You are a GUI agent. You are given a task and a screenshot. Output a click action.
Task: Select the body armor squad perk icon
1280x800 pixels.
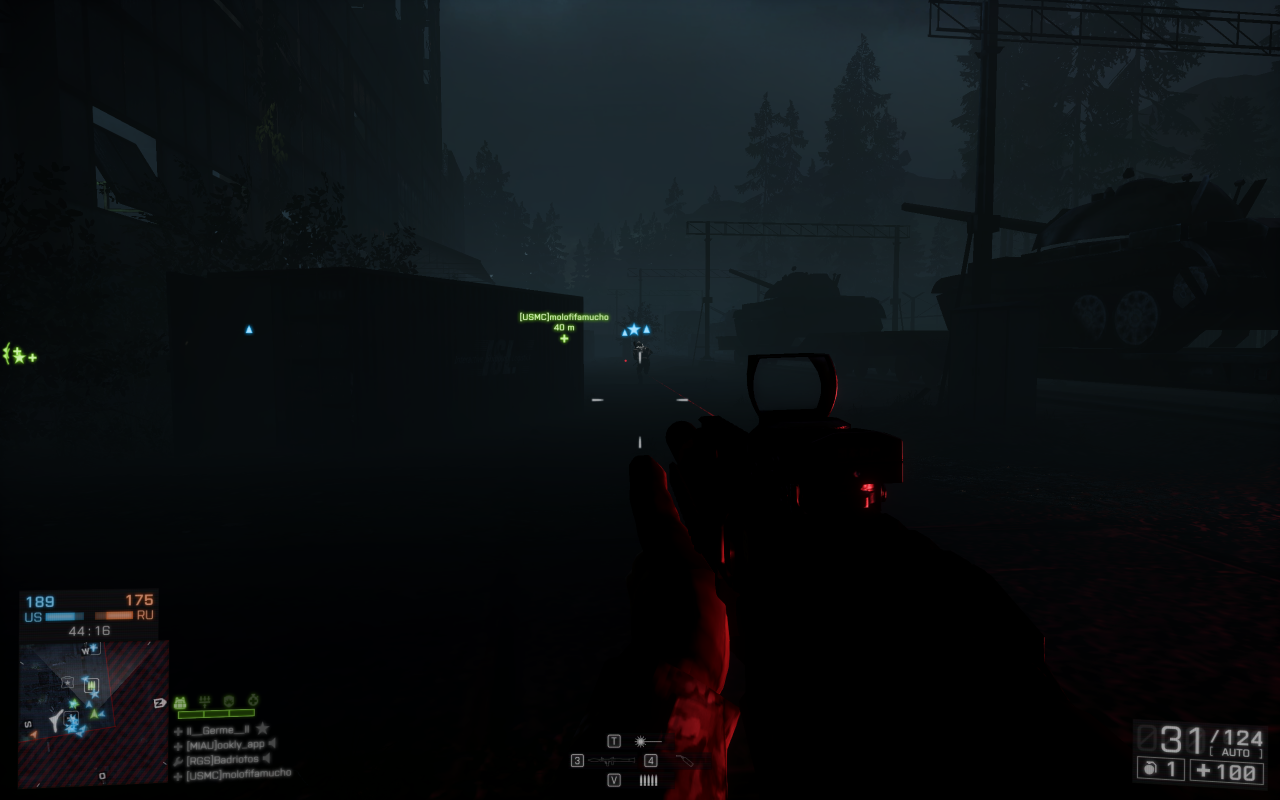181,700
